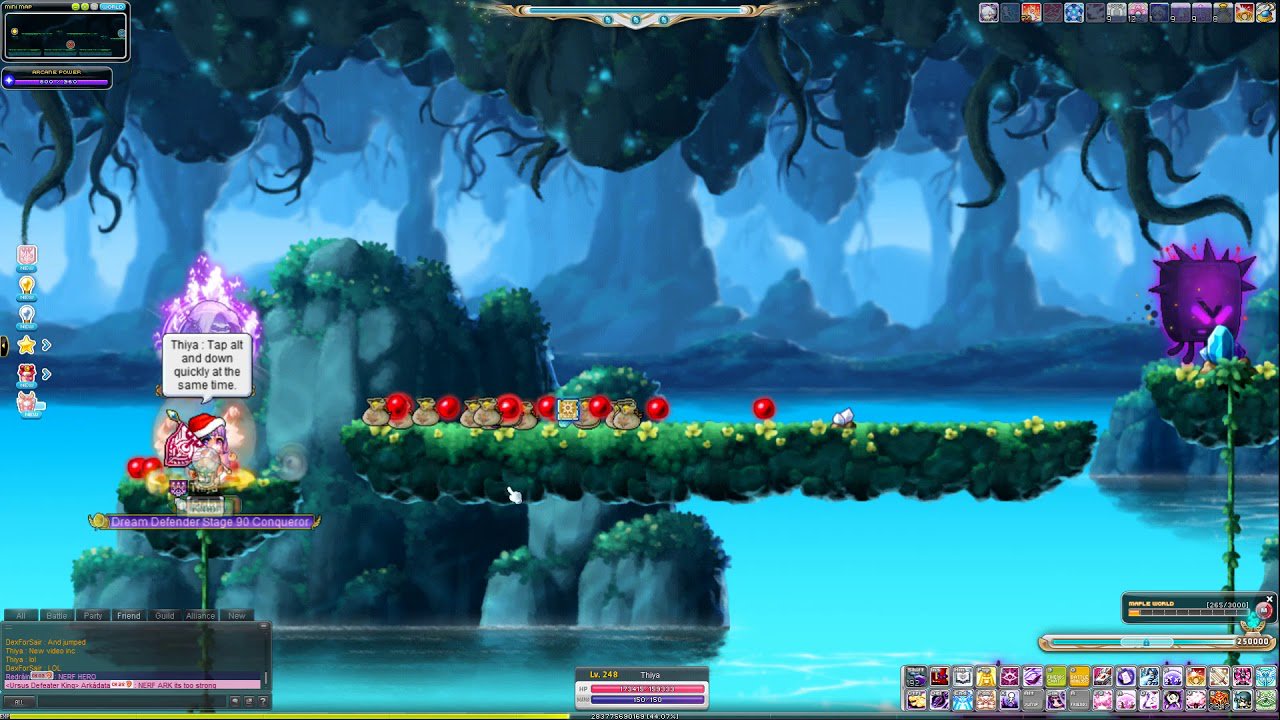Click inside the chat input field
The image size is (1280, 720).
(131, 700)
